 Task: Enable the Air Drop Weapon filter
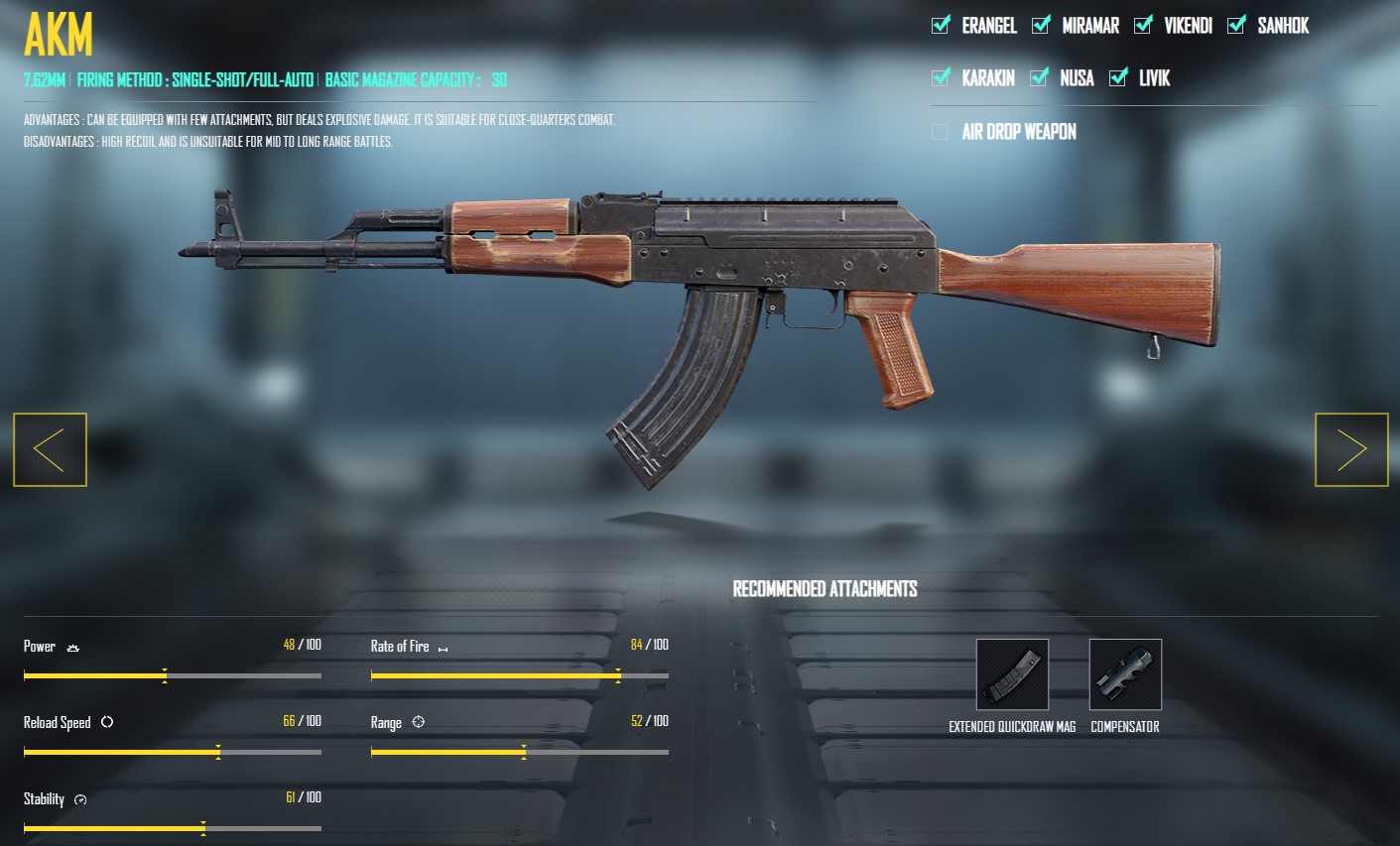coord(940,131)
